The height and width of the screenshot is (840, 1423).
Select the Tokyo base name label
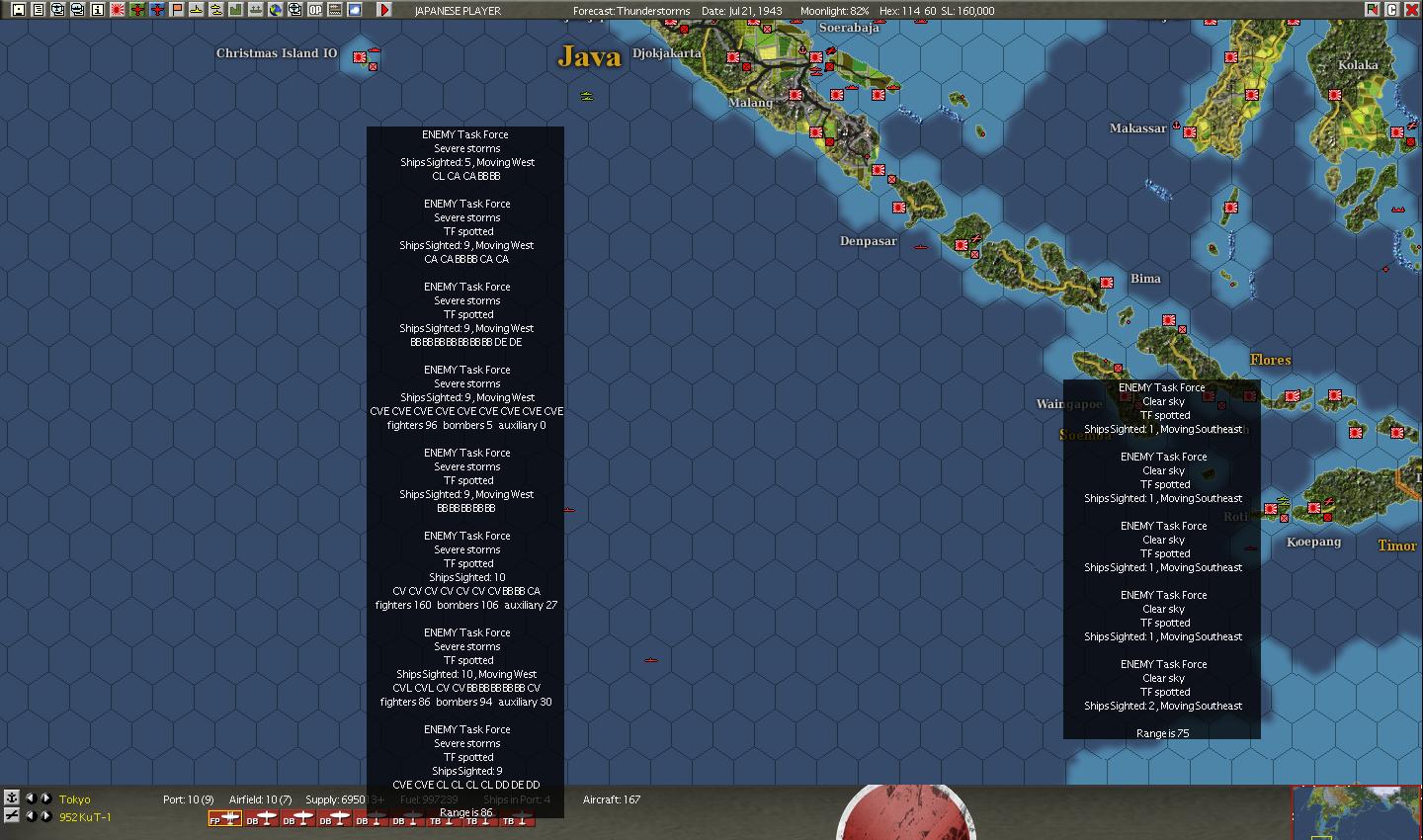(x=74, y=798)
